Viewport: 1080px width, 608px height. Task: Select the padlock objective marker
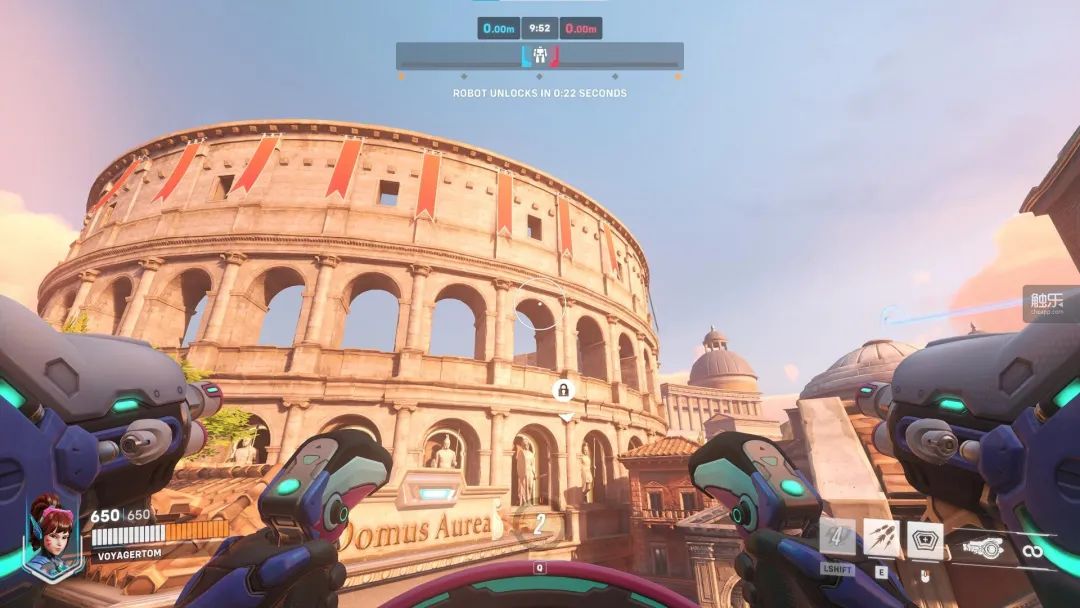[564, 390]
